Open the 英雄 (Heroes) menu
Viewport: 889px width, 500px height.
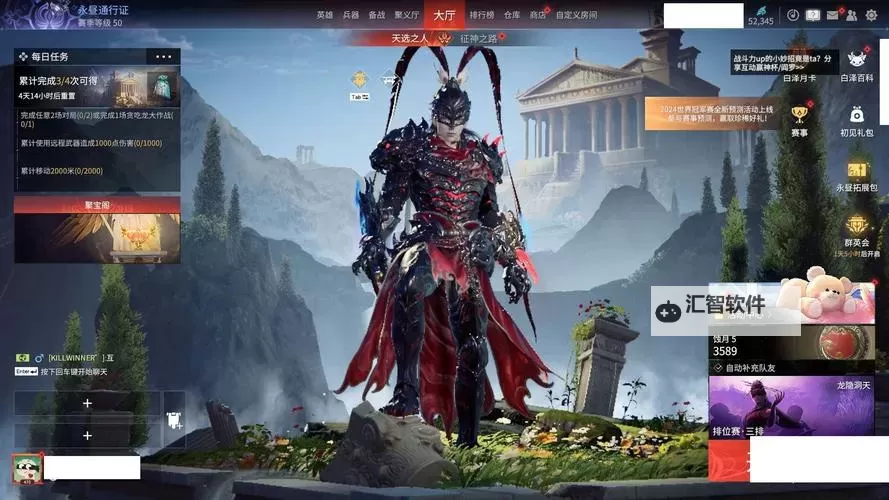pos(324,15)
